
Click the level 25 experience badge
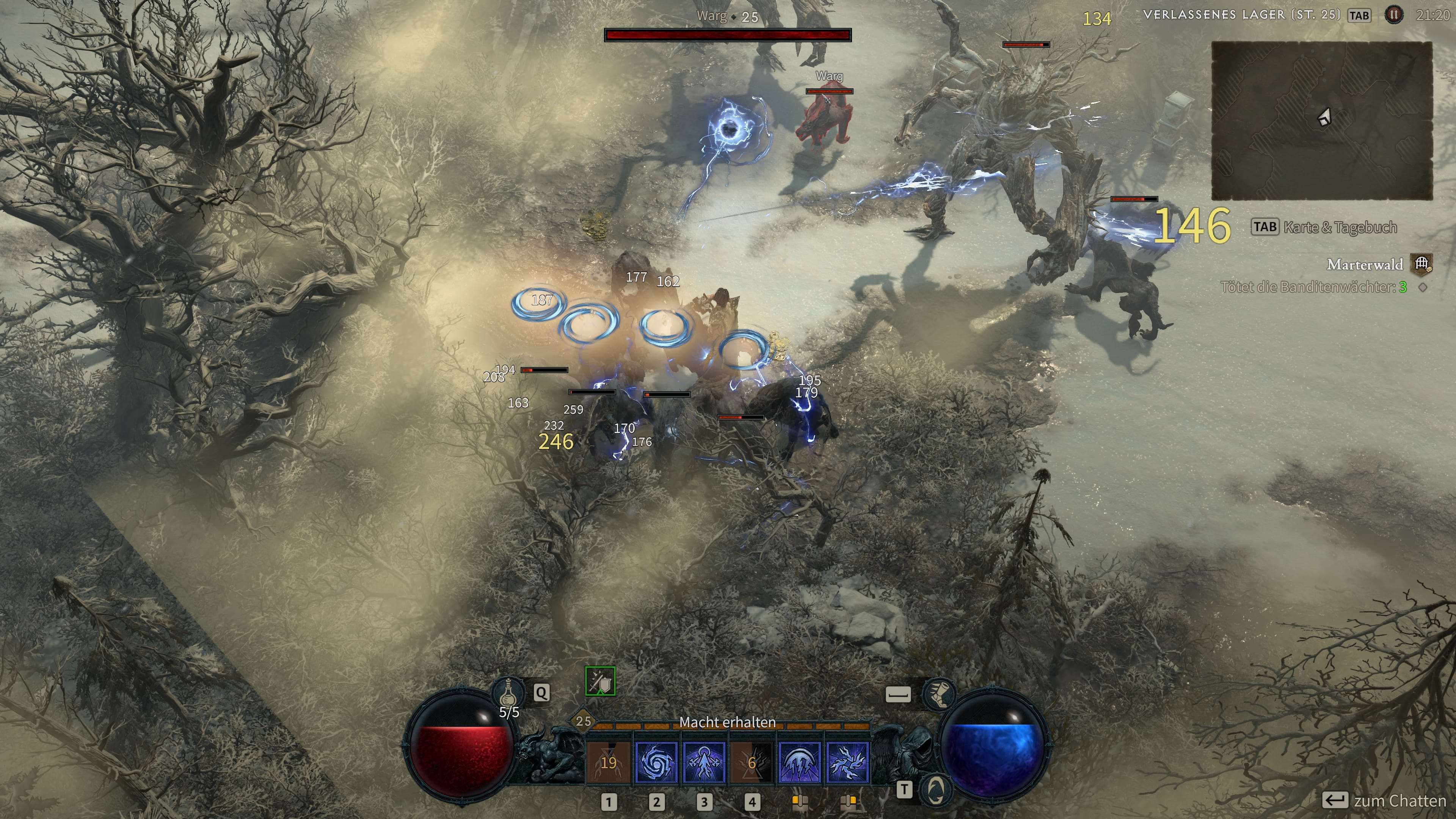point(583,721)
